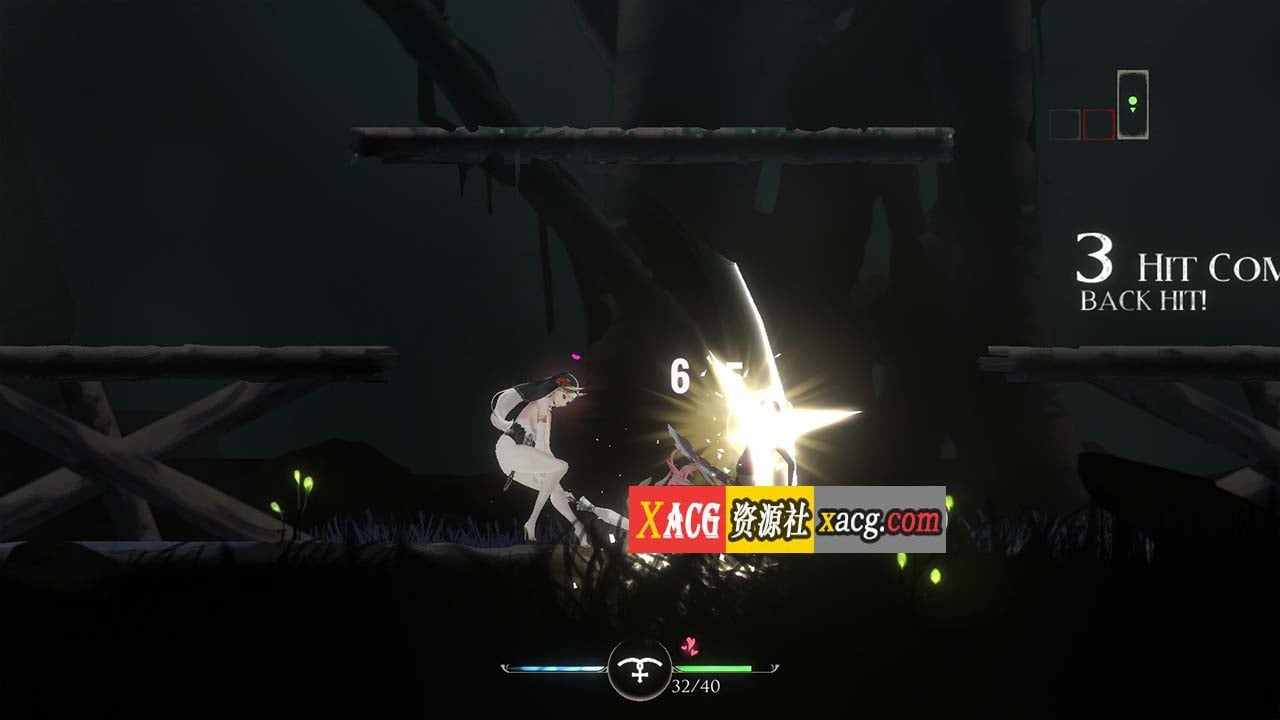Image resolution: width=1280 pixels, height=720 pixels.
Task: Click the red-outlined ability slot near the minimap
Action: 1099,123
